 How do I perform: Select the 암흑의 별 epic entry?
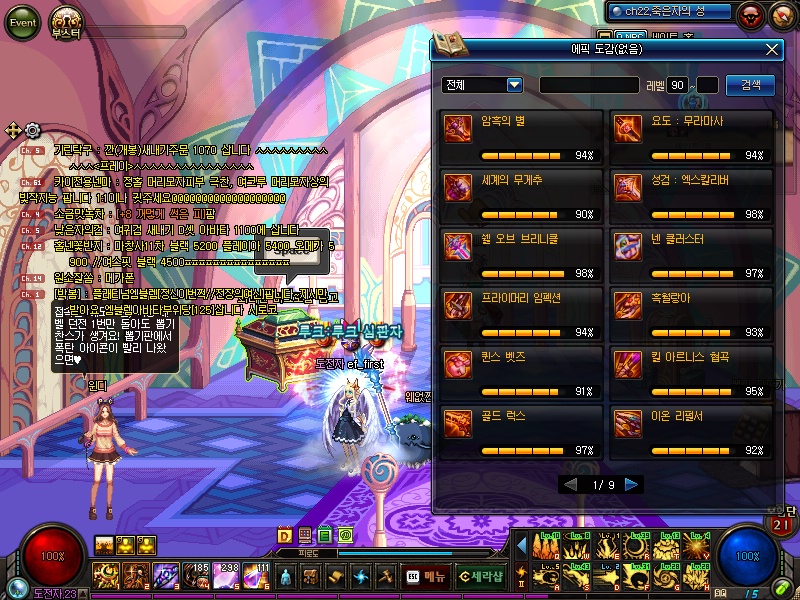coord(521,138)
